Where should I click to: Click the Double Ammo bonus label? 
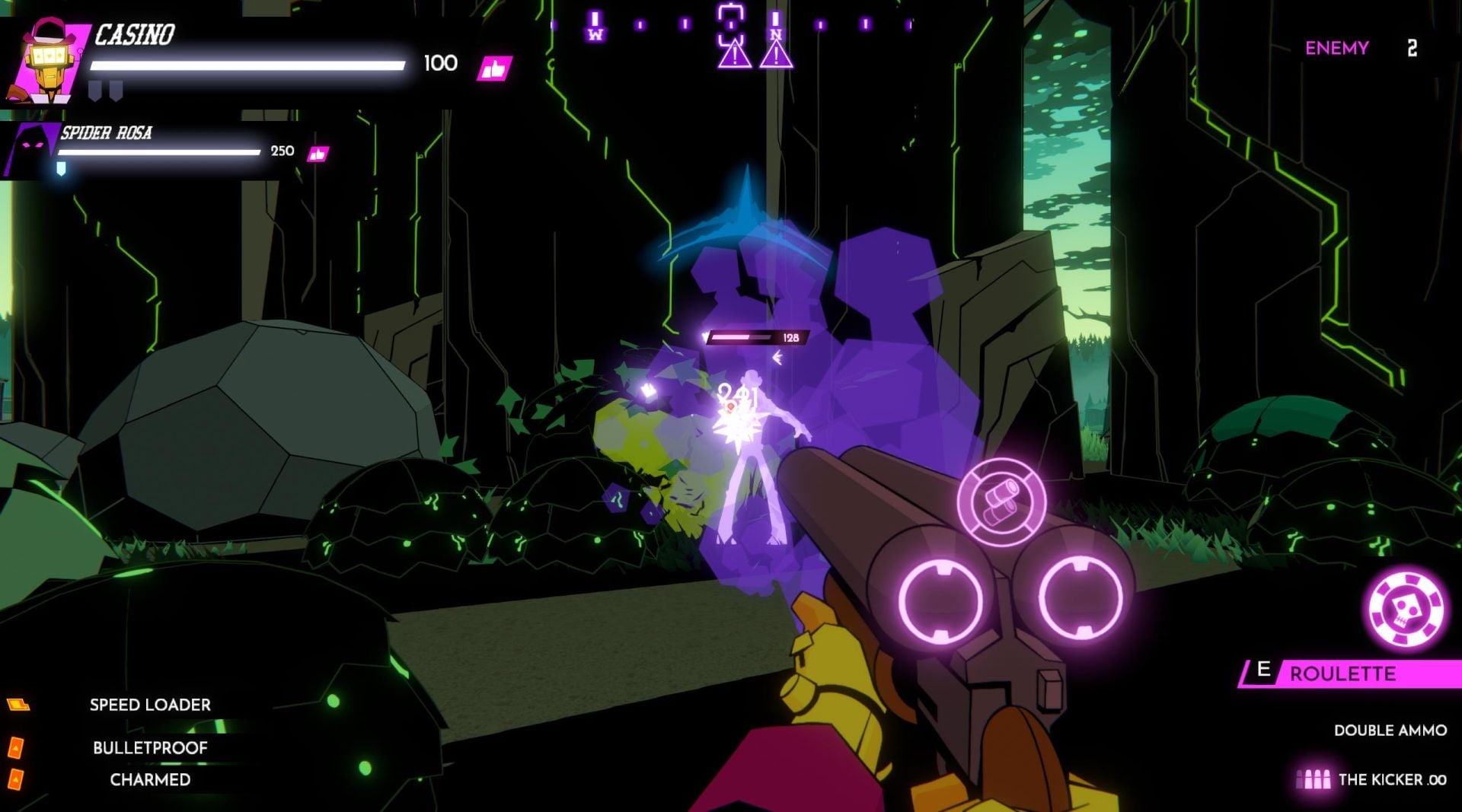click(x=1390, y=731)
